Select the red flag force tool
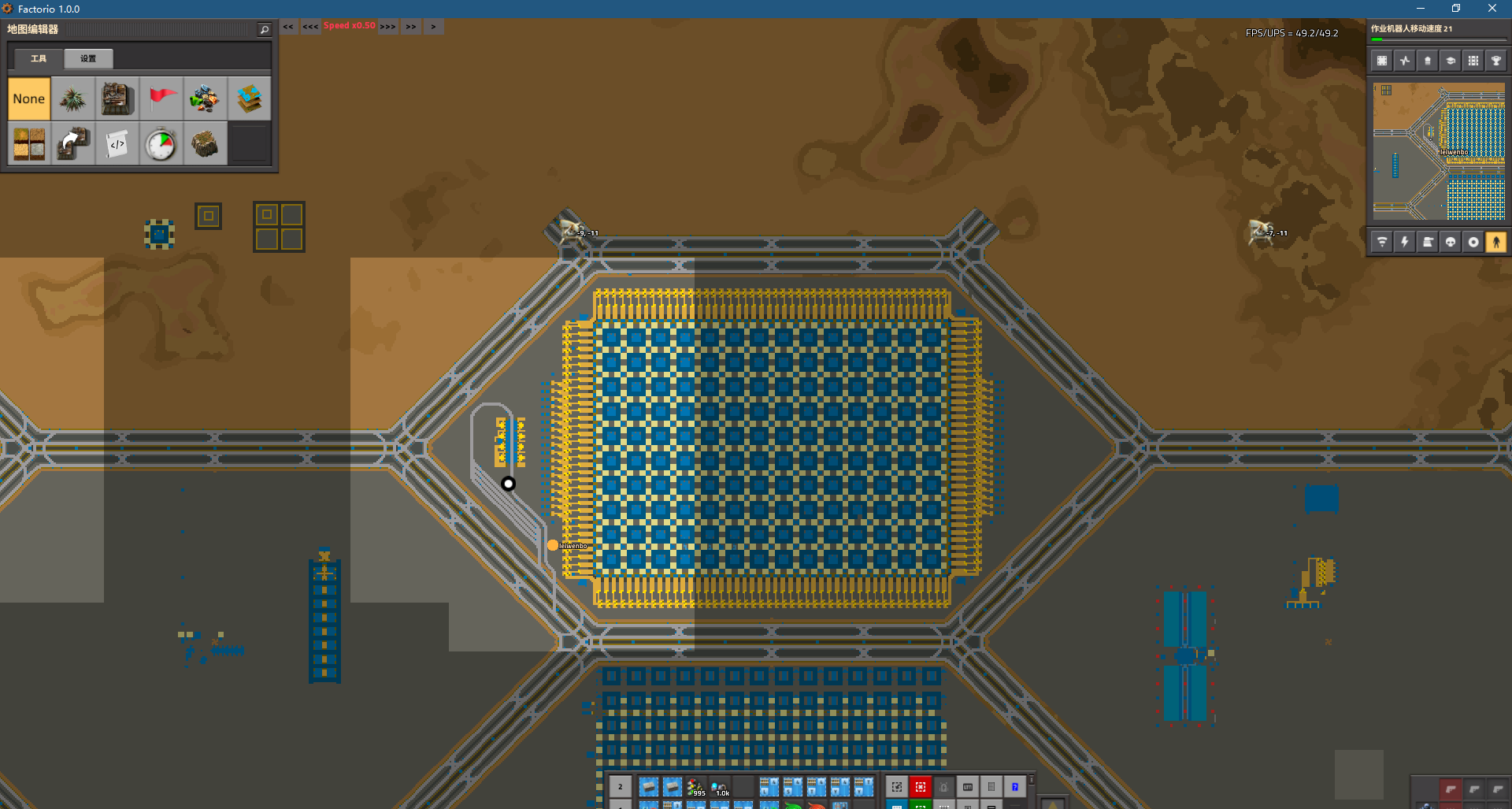Screen dimensions: 1512x809 pos(161,98)
